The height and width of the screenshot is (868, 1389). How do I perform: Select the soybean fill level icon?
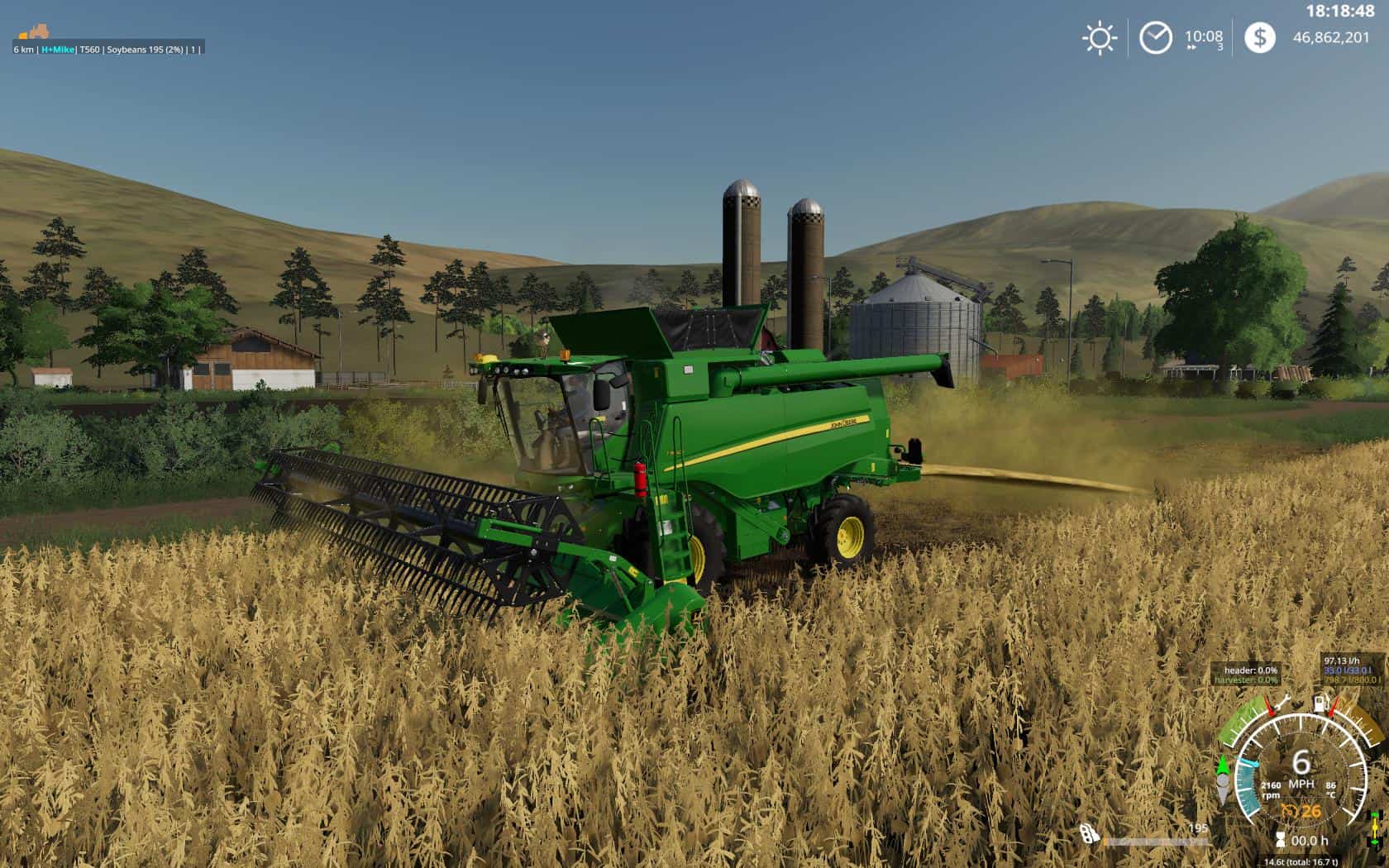[1090, 834]
